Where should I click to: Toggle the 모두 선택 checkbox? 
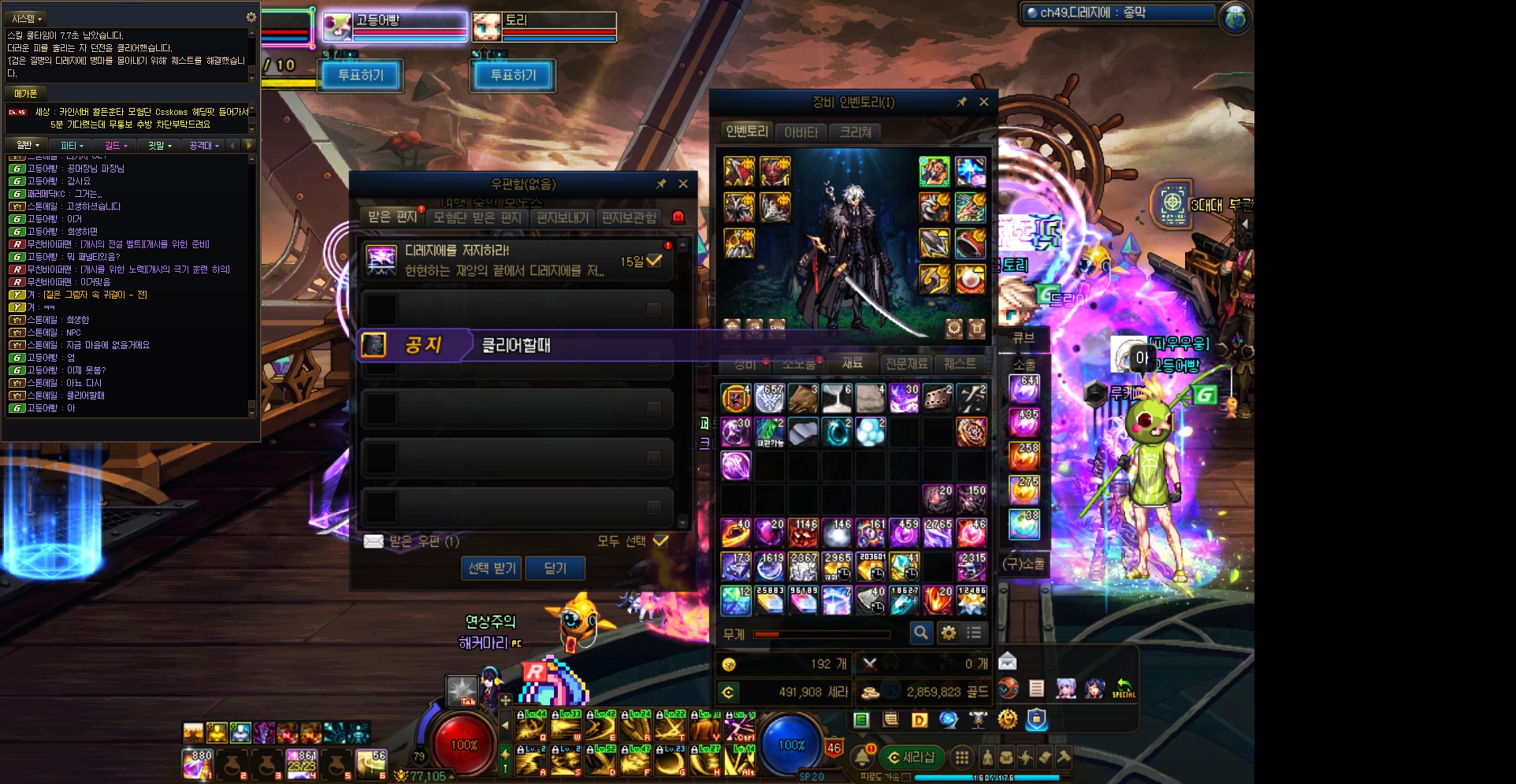[660, 541]
